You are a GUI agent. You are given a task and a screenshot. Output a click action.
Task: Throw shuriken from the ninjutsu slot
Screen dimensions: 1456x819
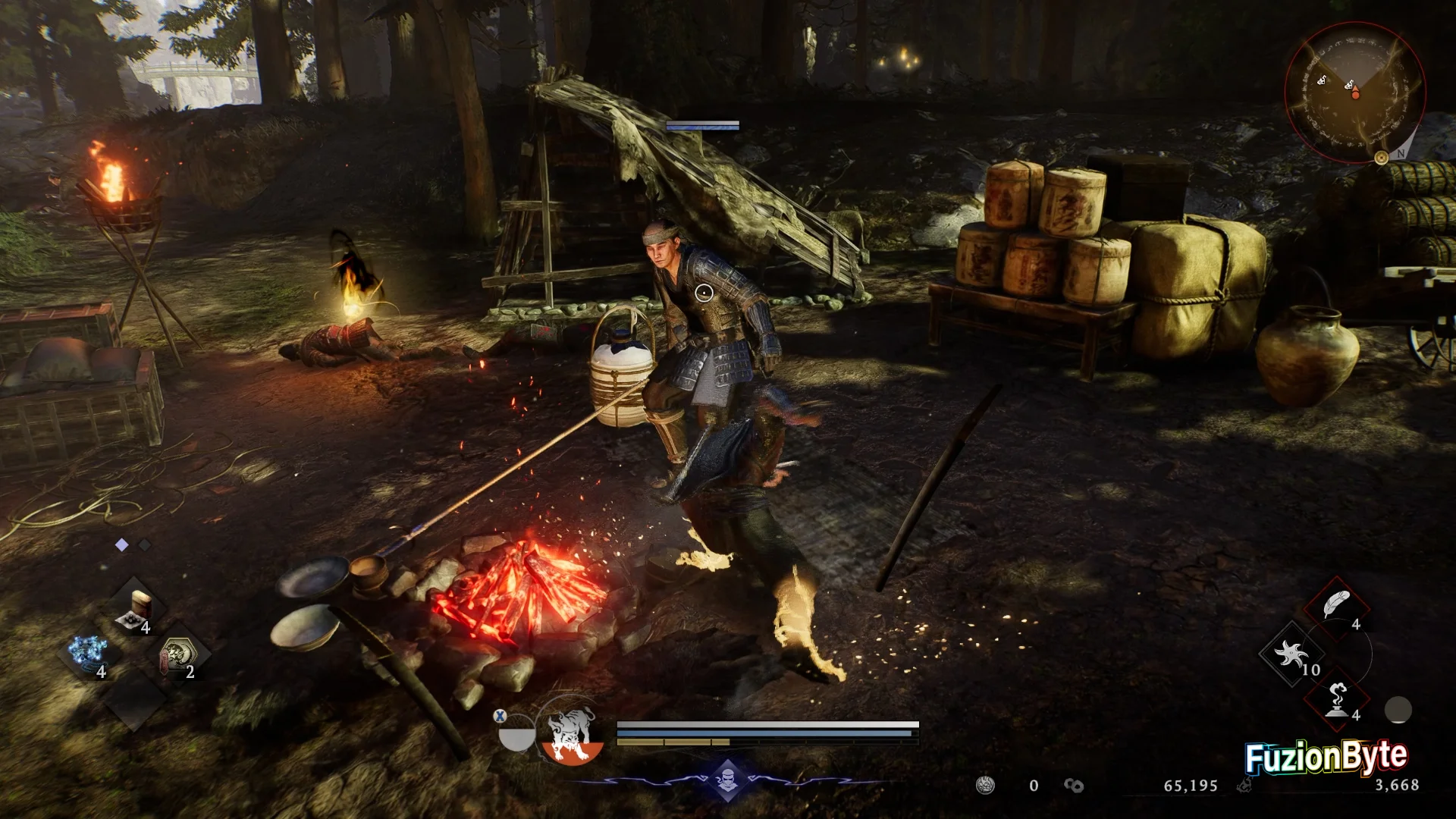[x=1291, y=654]
